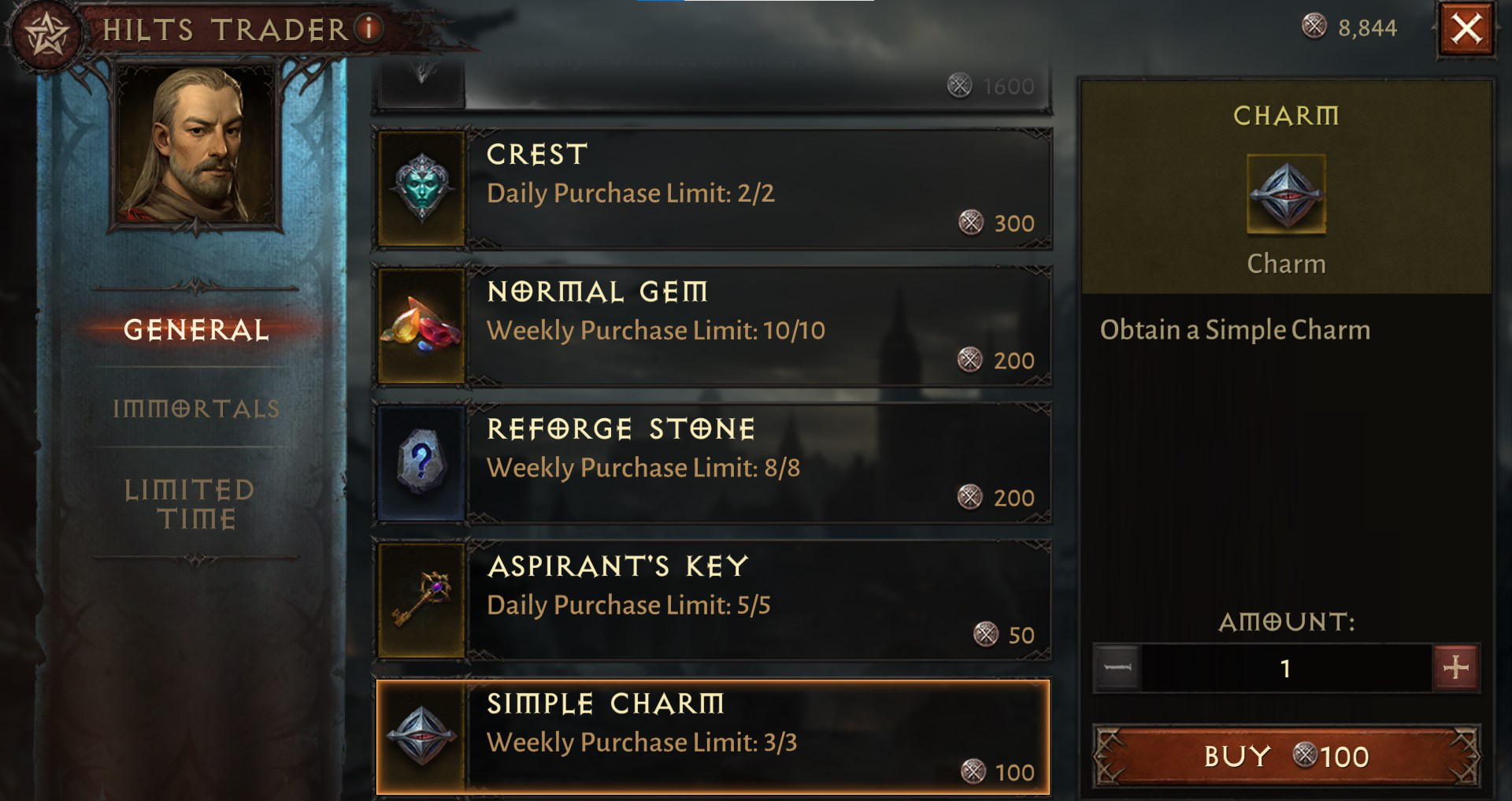
Task: Select the Reforge Stone icon
Action: [x=421, y=464]
